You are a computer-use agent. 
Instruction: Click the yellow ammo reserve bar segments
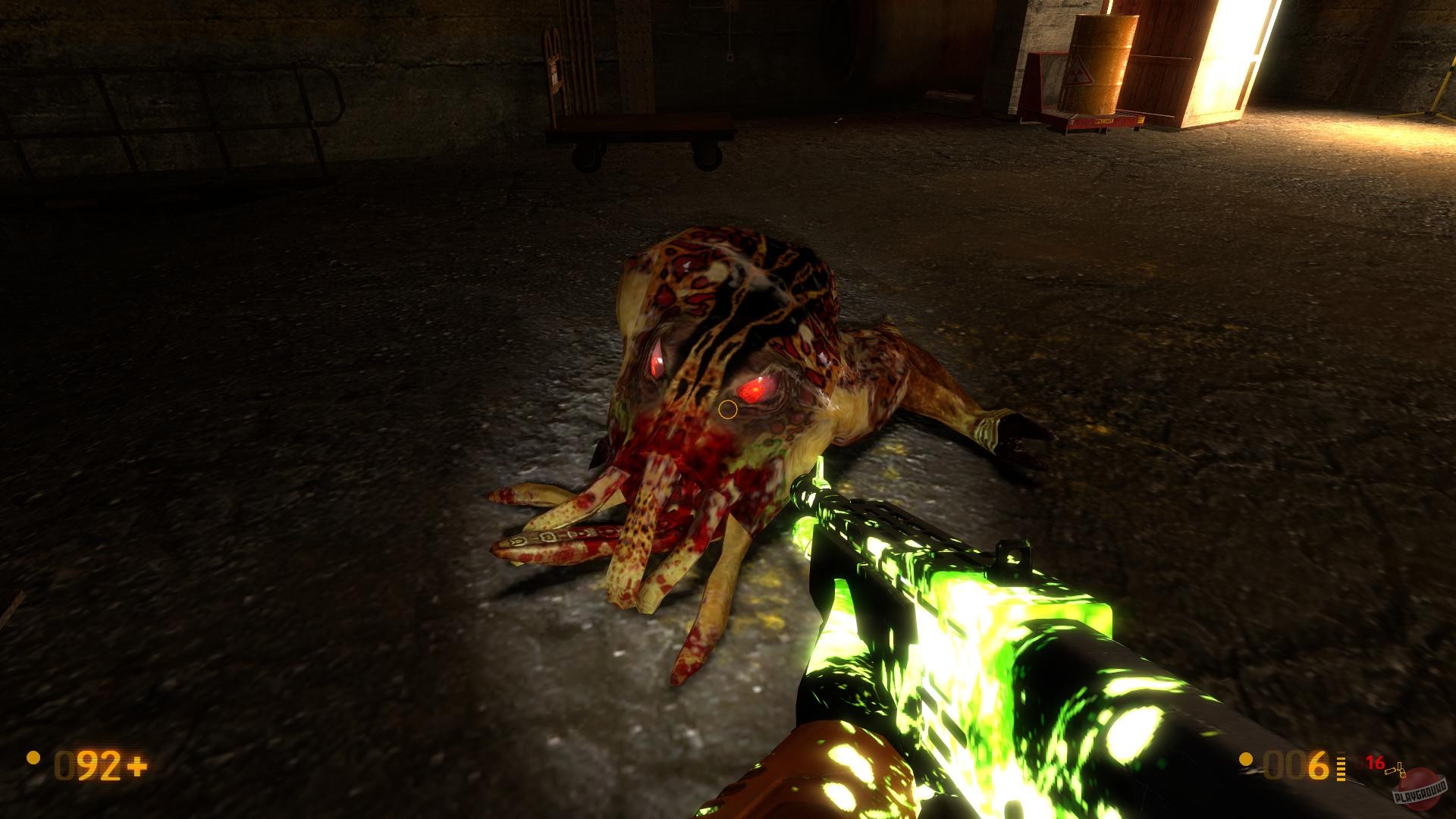point(1341,766)
